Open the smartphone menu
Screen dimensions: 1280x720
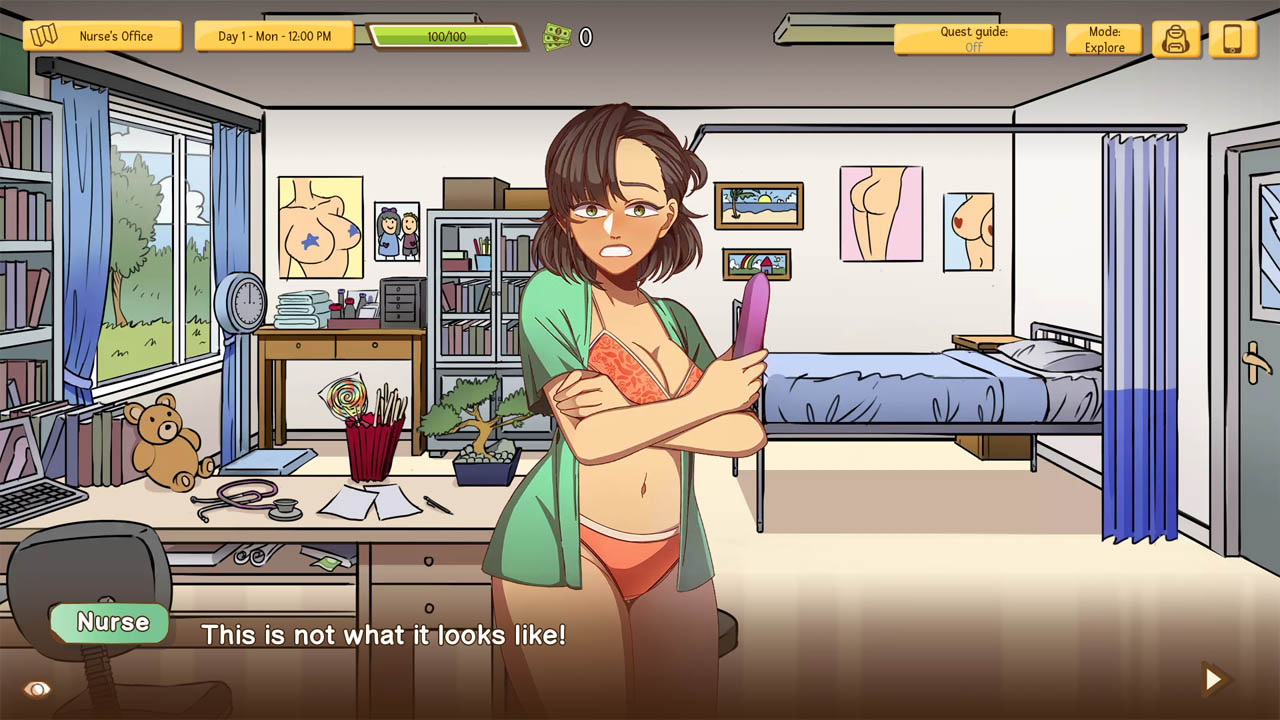(1232, 39)
